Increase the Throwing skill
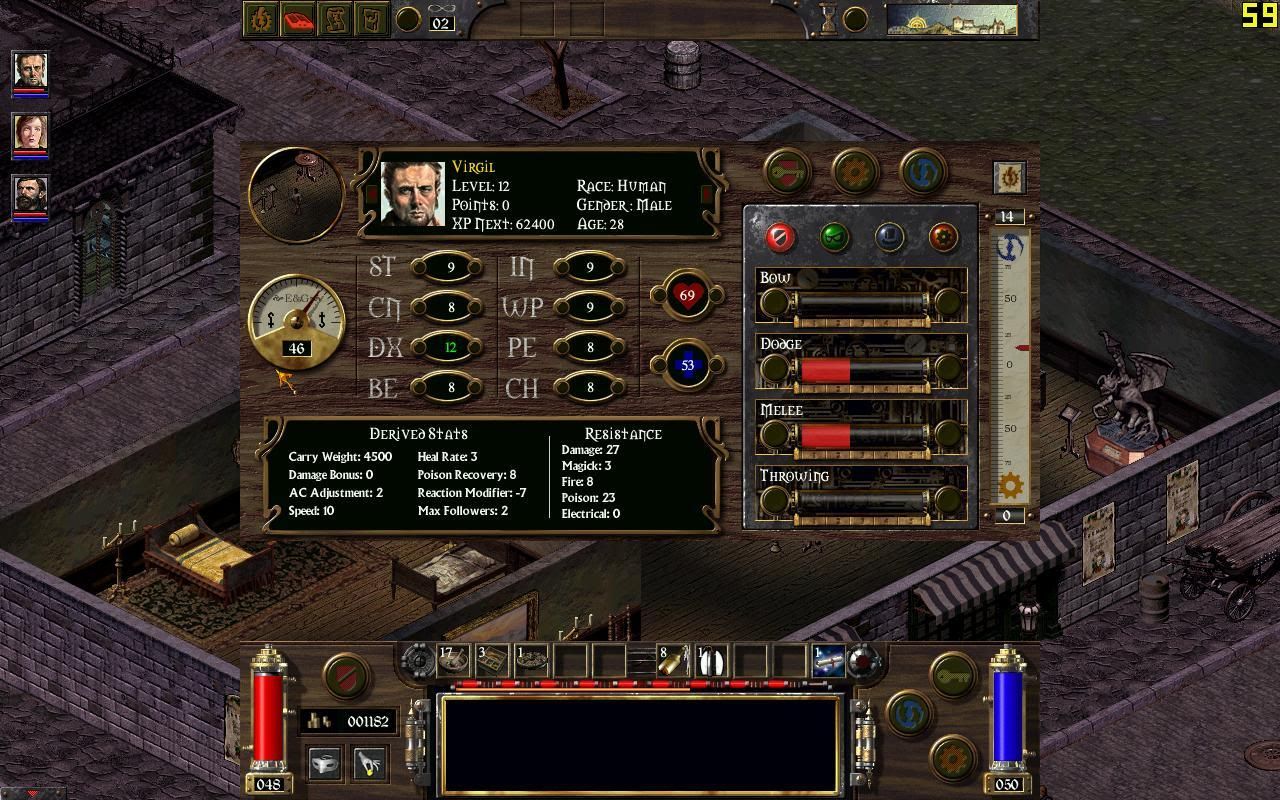The height and width of the screenshot is (800, 1280). click(x=947, y=501)
